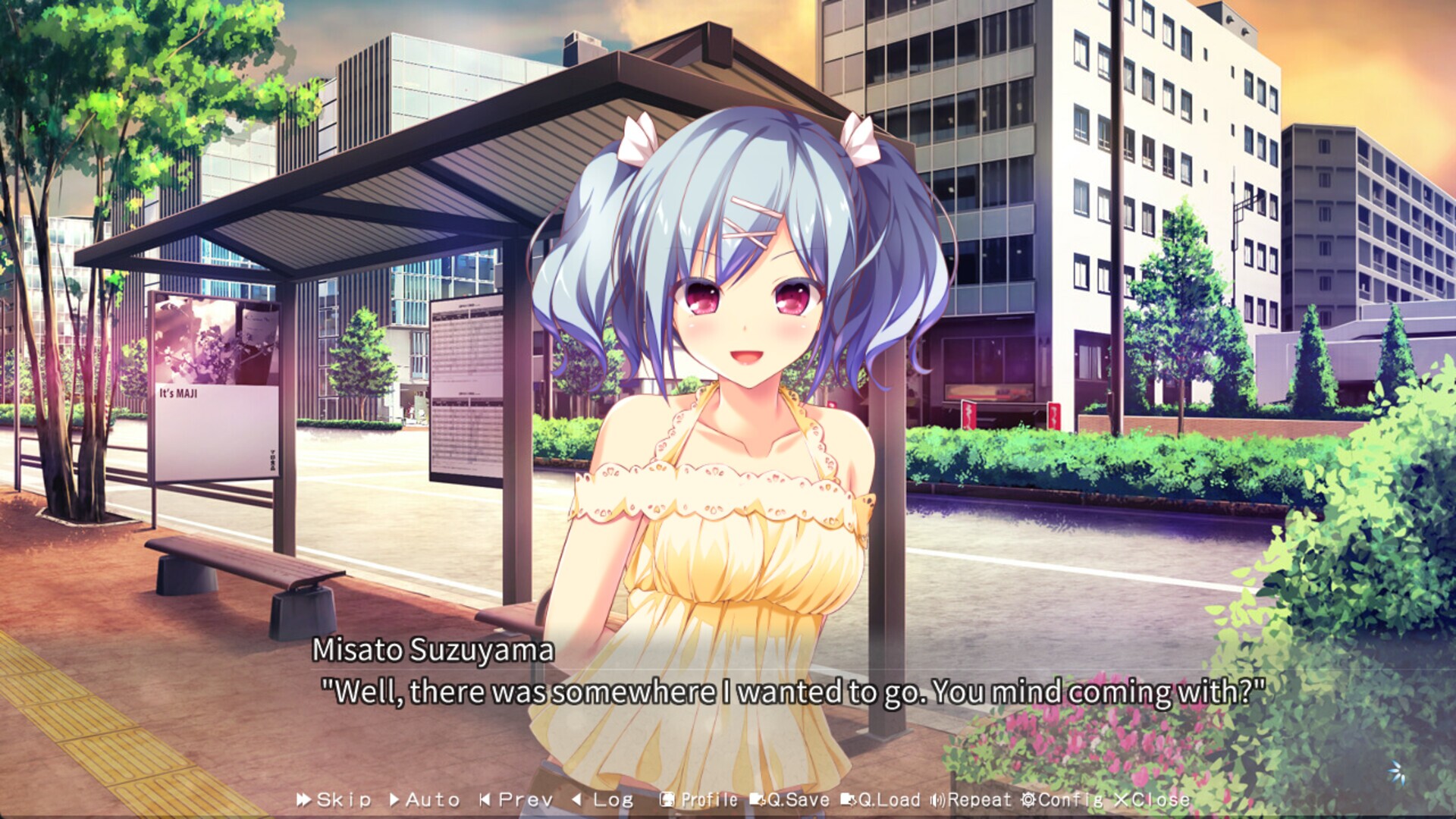The image size is (1456, 819).
Task: Toggle Skip mode for read text
Action: (x=334, y=799)
